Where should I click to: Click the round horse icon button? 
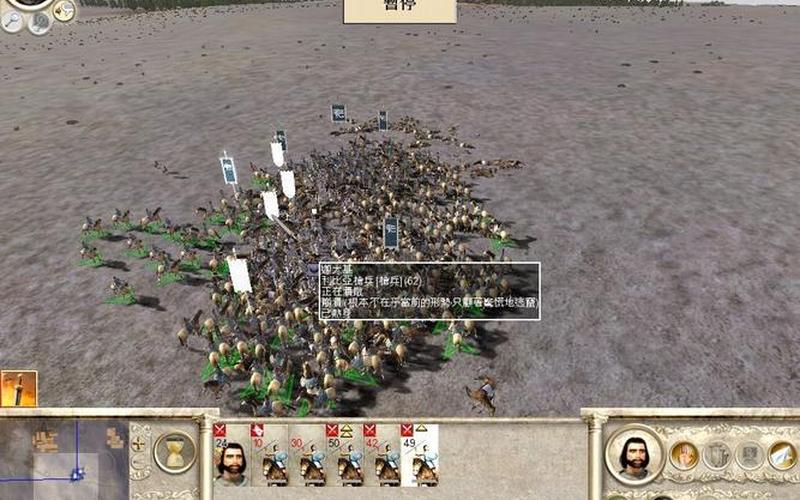(64, 11)
